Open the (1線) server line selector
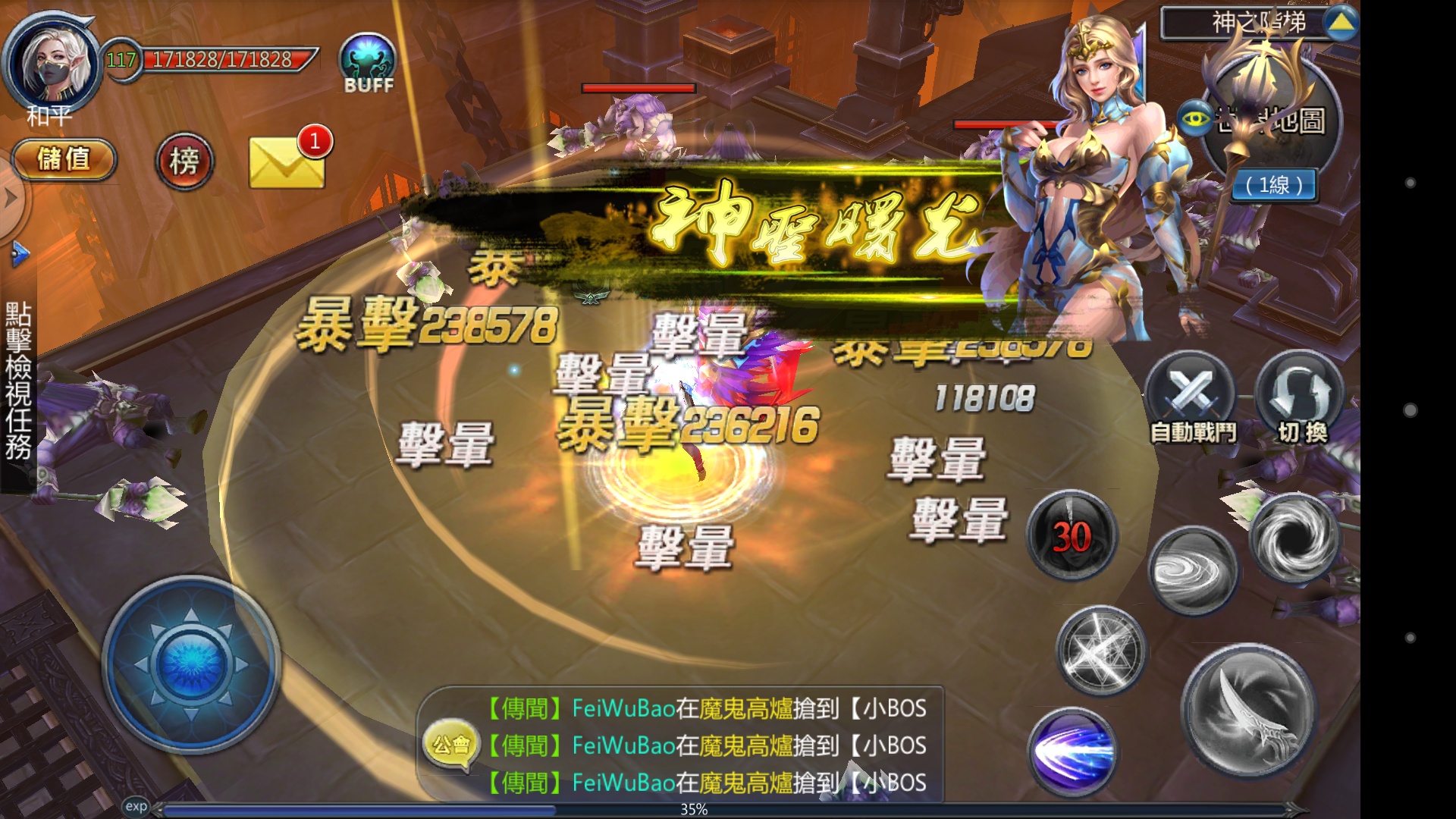 pos(1273,186)
